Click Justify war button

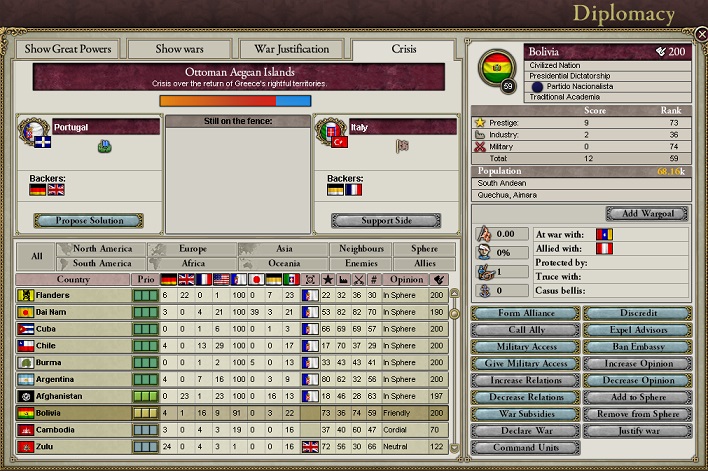click(637, 431)
